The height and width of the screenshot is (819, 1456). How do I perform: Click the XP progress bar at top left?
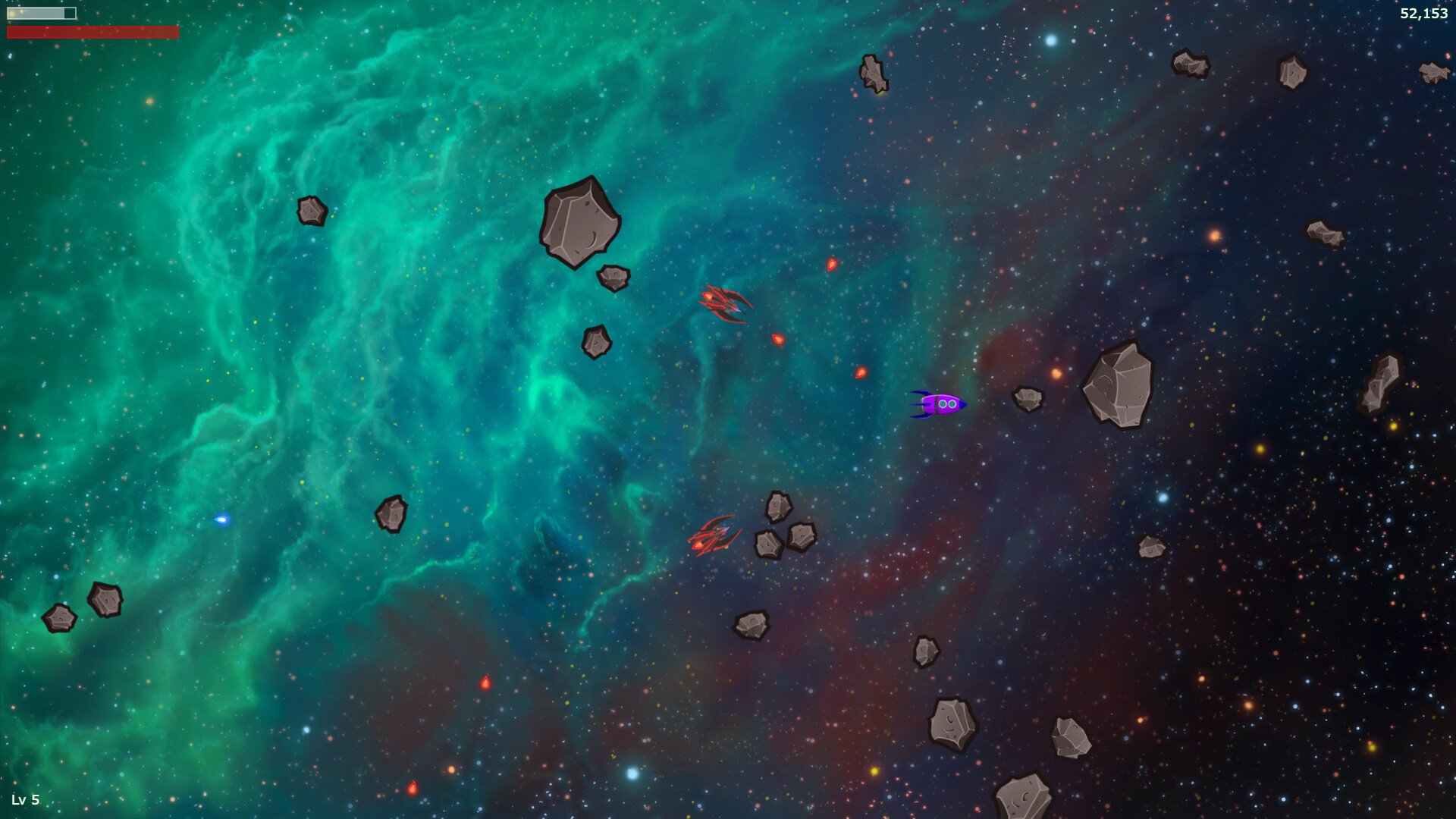tap(42, 13)
